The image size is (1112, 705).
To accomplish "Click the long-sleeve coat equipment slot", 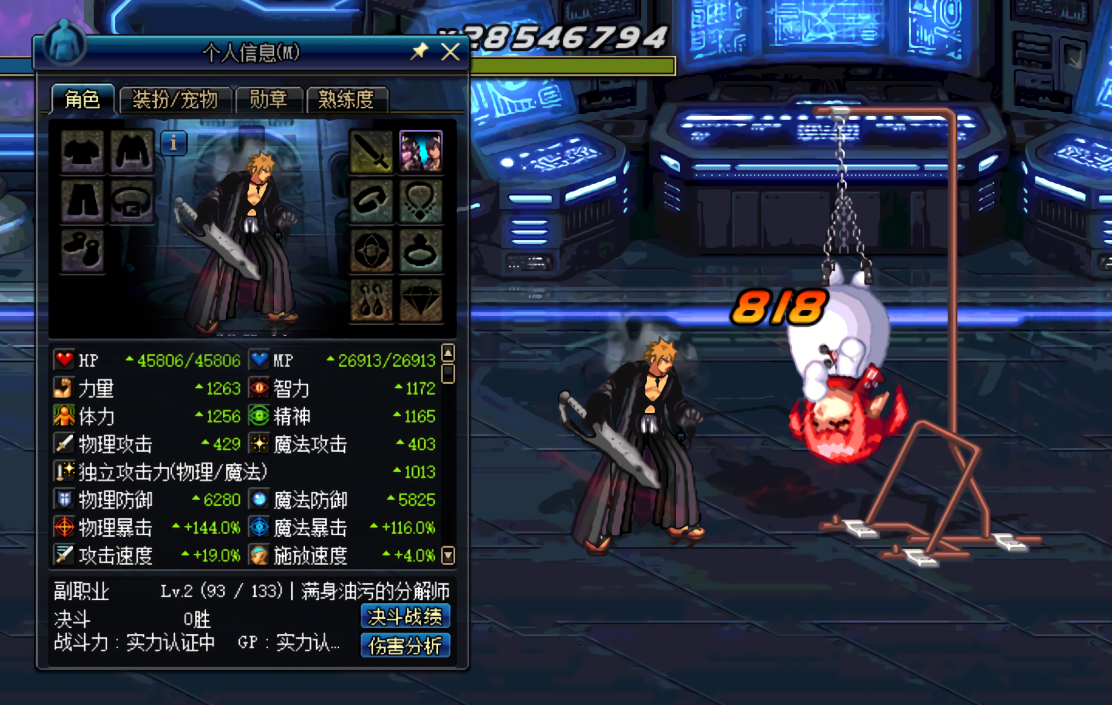I will [132, 152].
